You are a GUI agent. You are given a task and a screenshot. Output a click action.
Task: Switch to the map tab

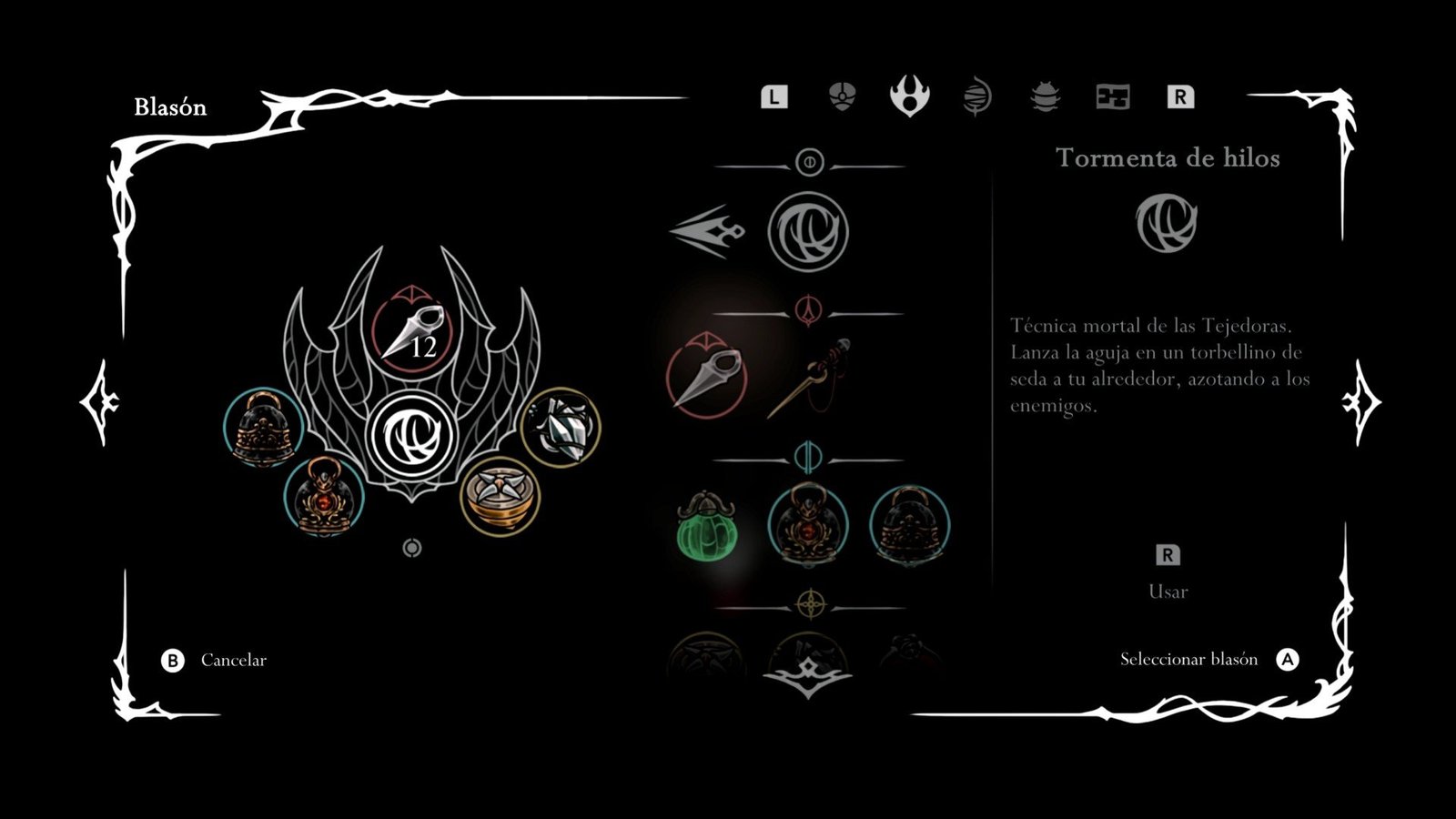coord(1112,96)
